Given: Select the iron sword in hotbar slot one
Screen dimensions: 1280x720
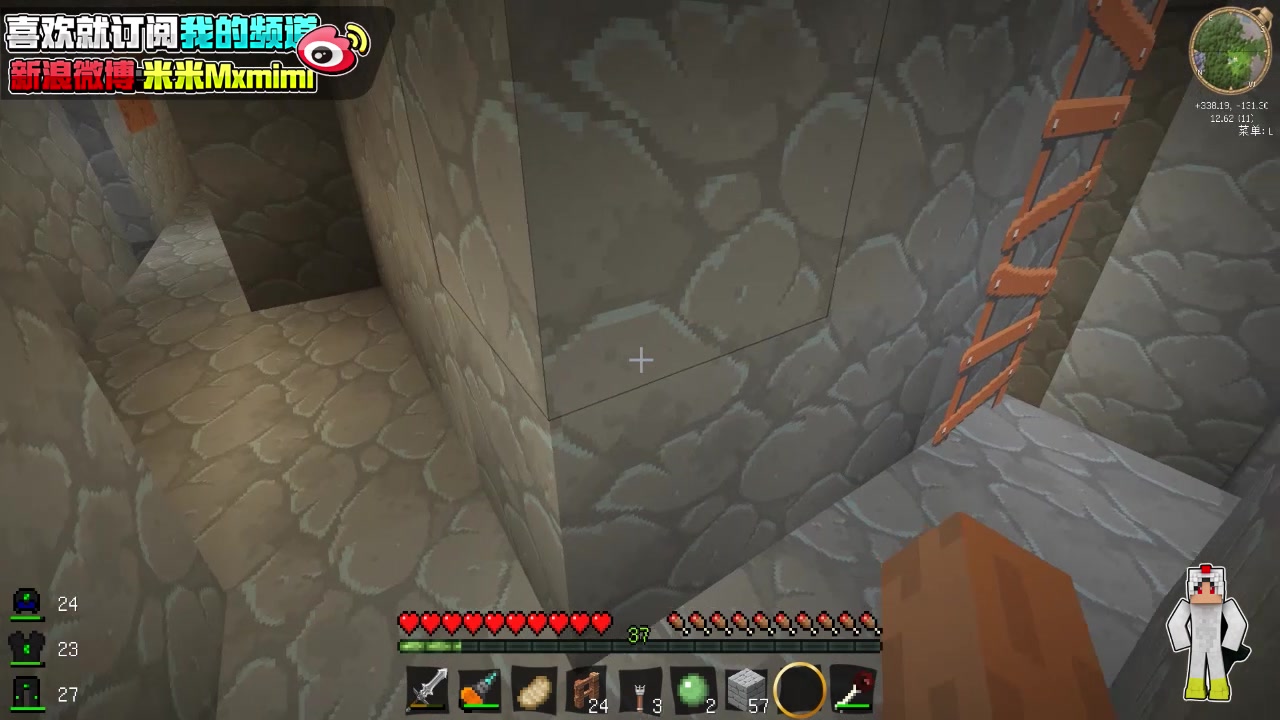Looking at the screenshot, I should click(427, 690).
